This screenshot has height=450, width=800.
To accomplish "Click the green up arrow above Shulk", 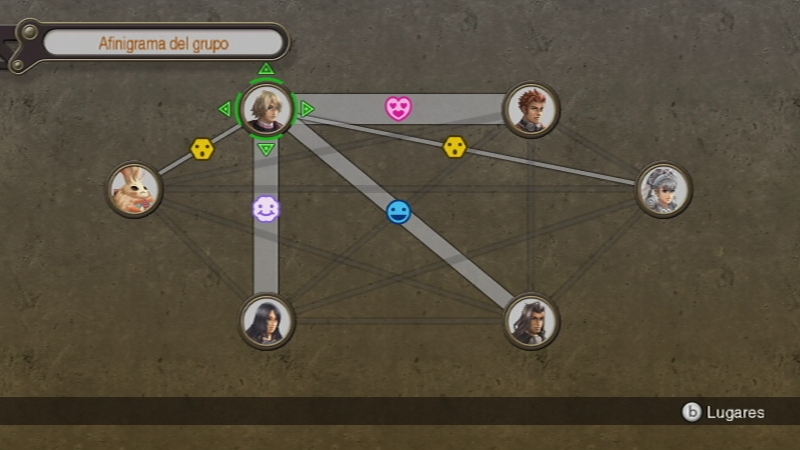I will tap(266, 69).
